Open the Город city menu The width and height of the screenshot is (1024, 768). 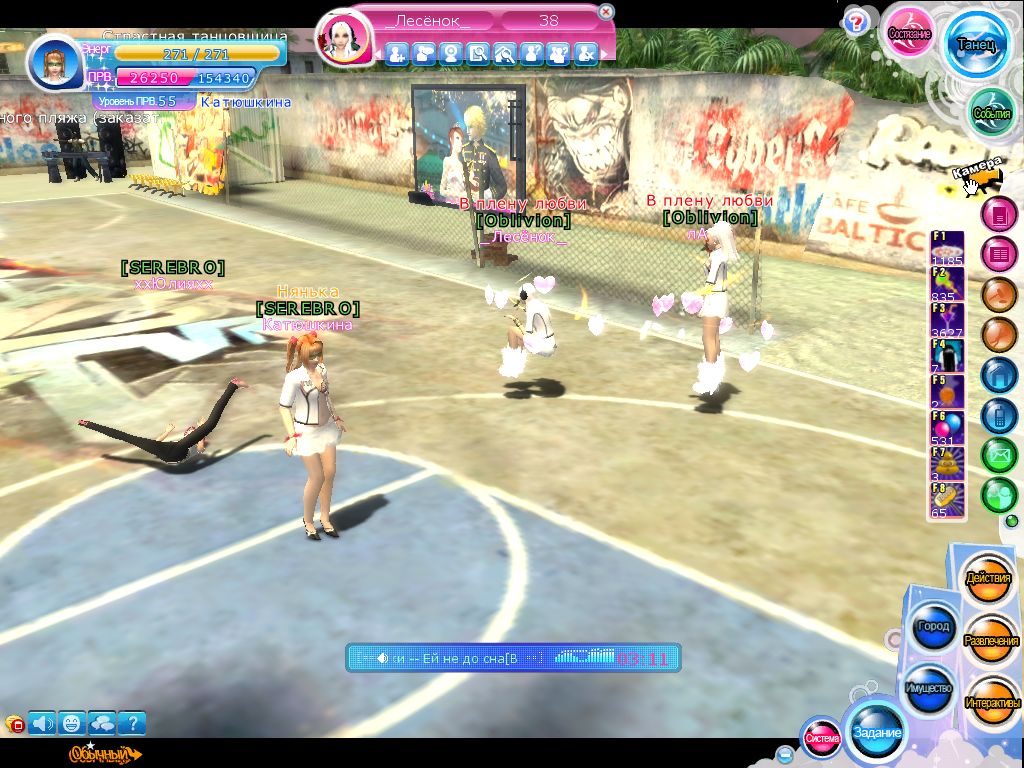tap(932, 626)
